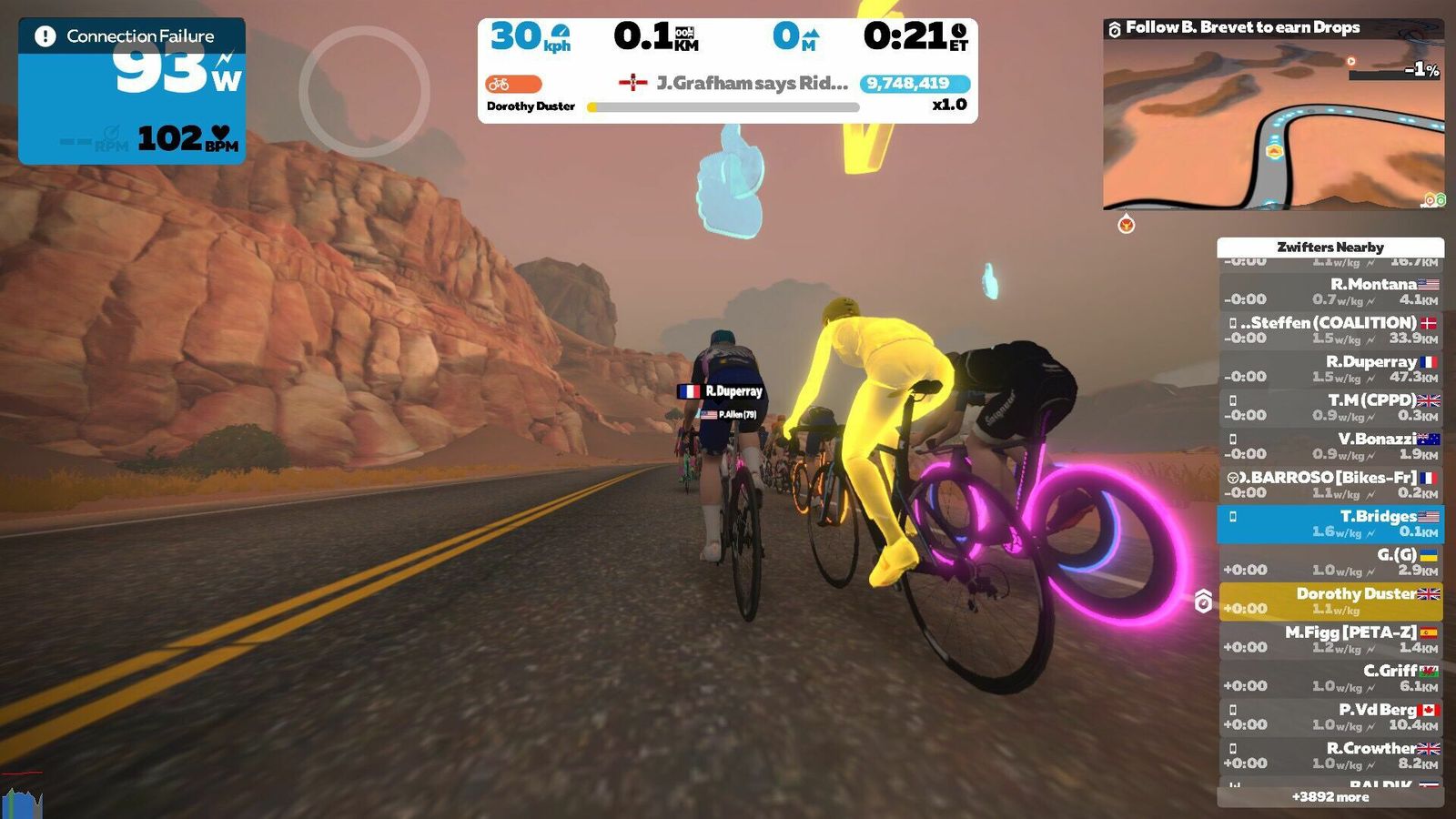Viewport: 1456px width, 819px height.
Task: Choose M.Figg [PETA-Z] in the list
Action: pos(1330,639)
